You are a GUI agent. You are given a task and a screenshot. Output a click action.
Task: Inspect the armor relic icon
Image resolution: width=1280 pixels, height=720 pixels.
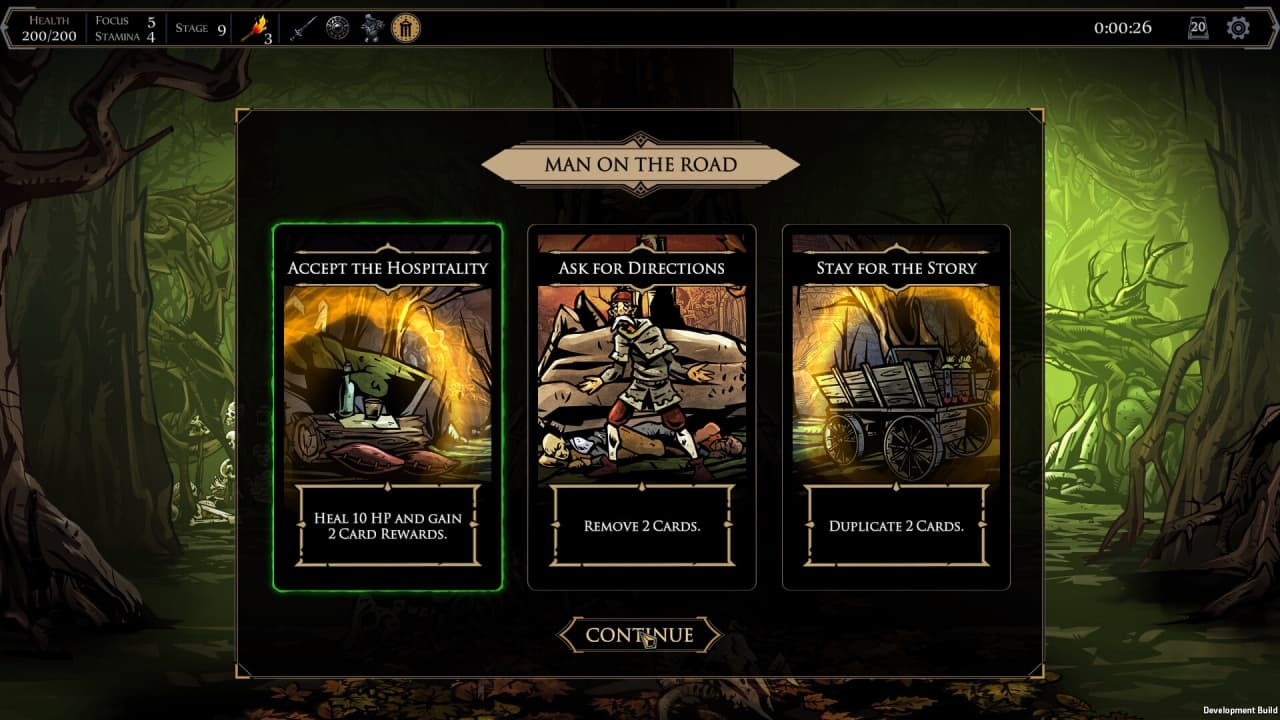pos(372,28)
